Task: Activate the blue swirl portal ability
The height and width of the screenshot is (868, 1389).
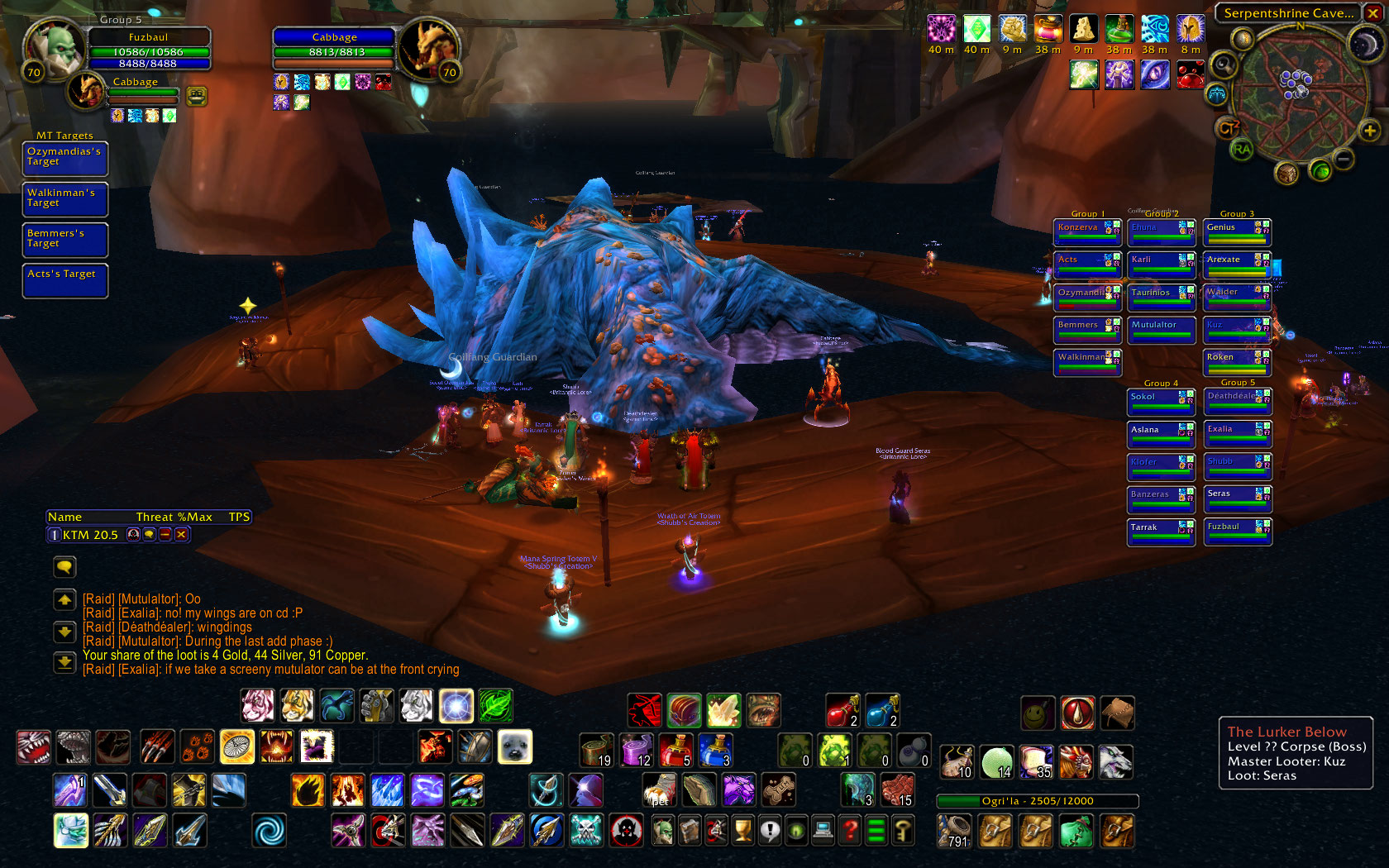Action: coord(269,831)
